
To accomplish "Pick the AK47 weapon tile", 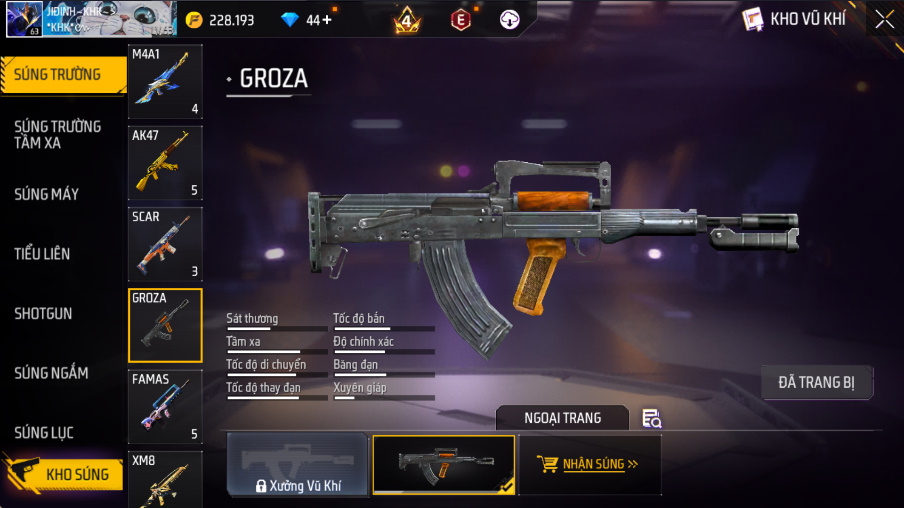I will 165,163.
